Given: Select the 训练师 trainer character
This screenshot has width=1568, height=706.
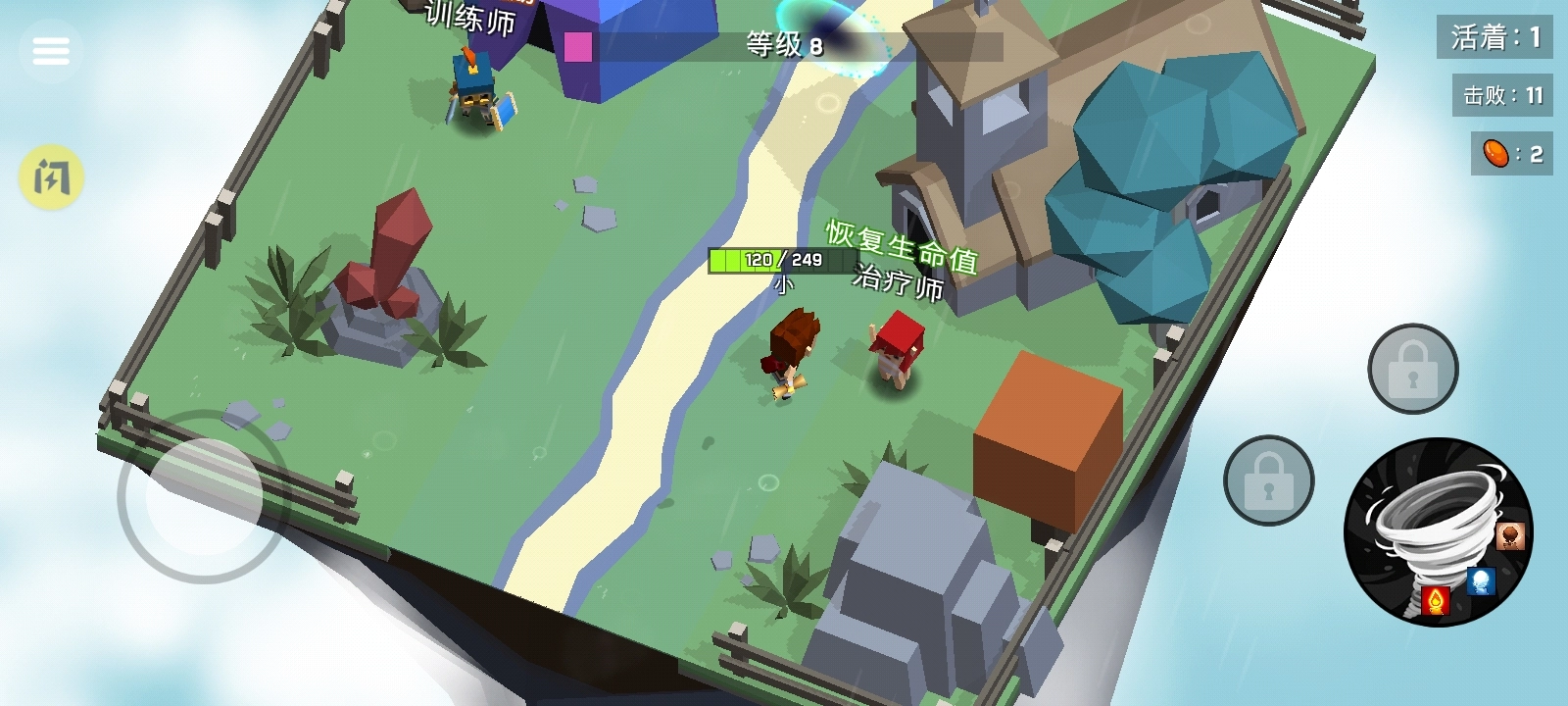Looking at the screenshot, I should (473, 83).
